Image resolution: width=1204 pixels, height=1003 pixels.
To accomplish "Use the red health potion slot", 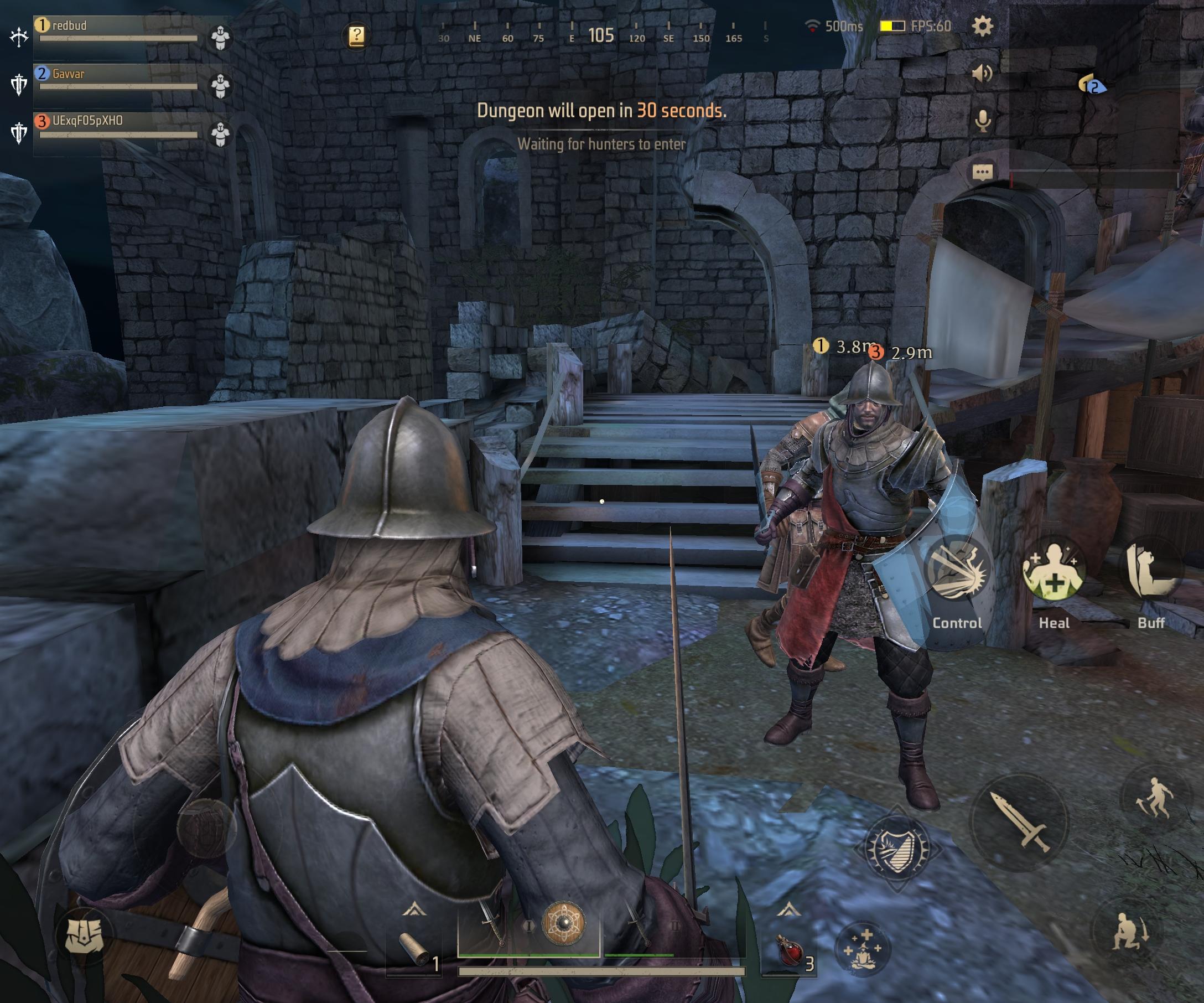I will [x=791, y=950].
